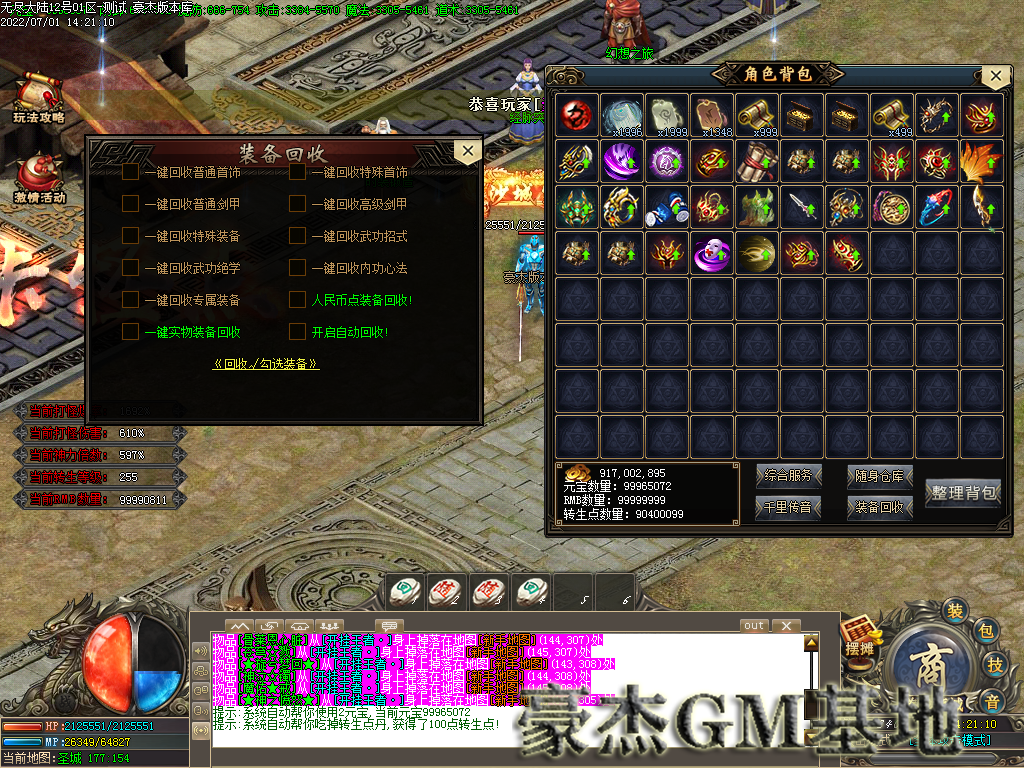
Task: Close the 装备回收 recycle window
Action: click(466, 151)
